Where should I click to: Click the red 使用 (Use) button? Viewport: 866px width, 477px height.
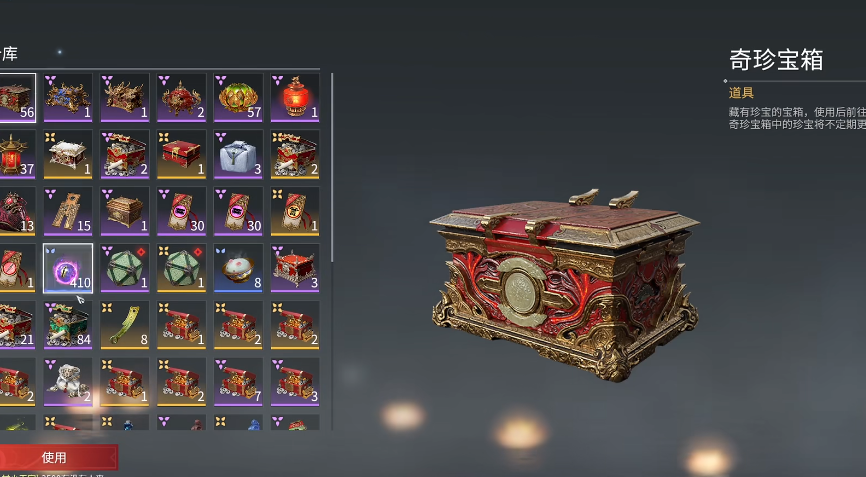[x=57, y=457]
